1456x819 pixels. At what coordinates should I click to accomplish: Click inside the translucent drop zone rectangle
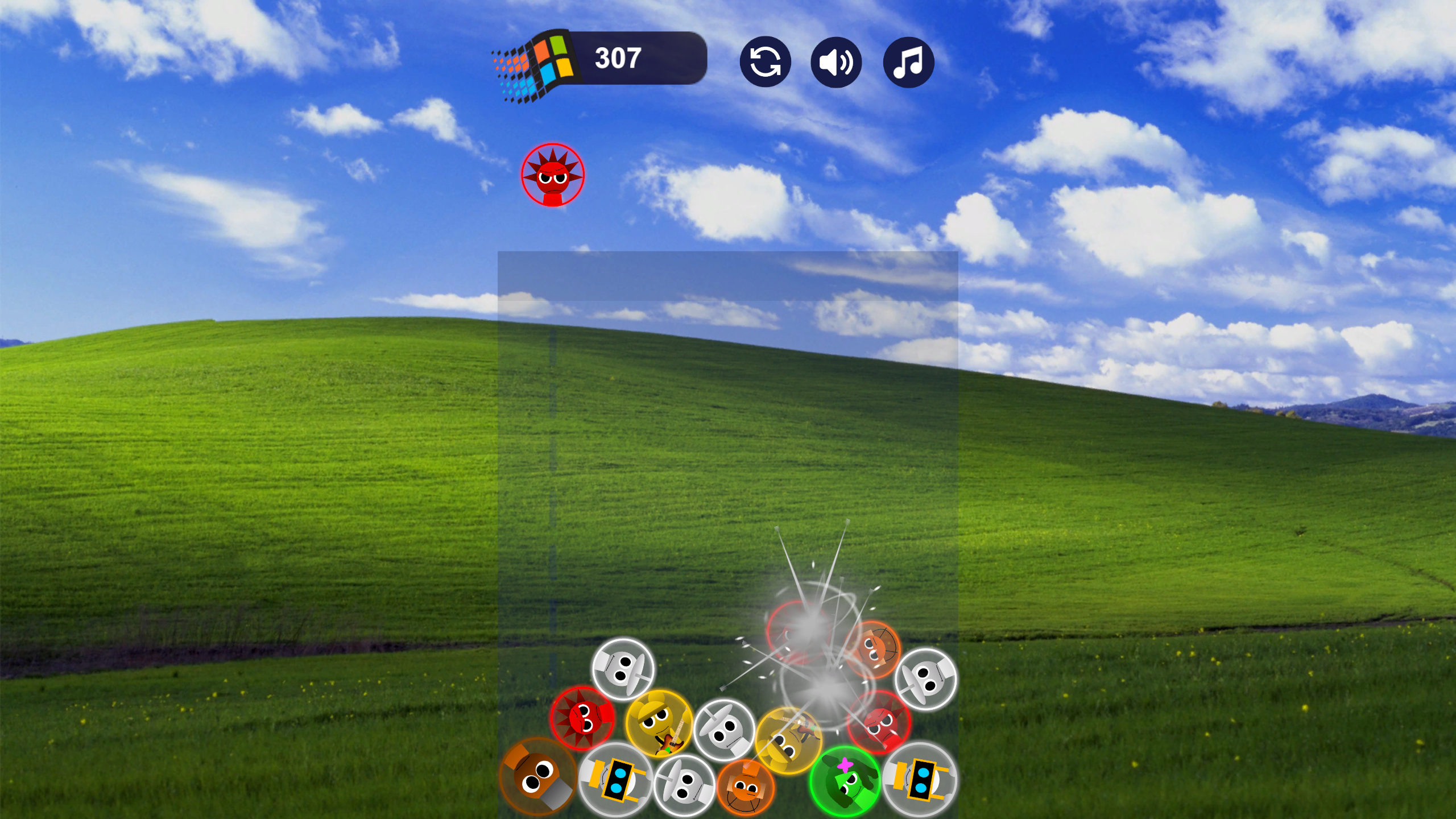[728, 427]
